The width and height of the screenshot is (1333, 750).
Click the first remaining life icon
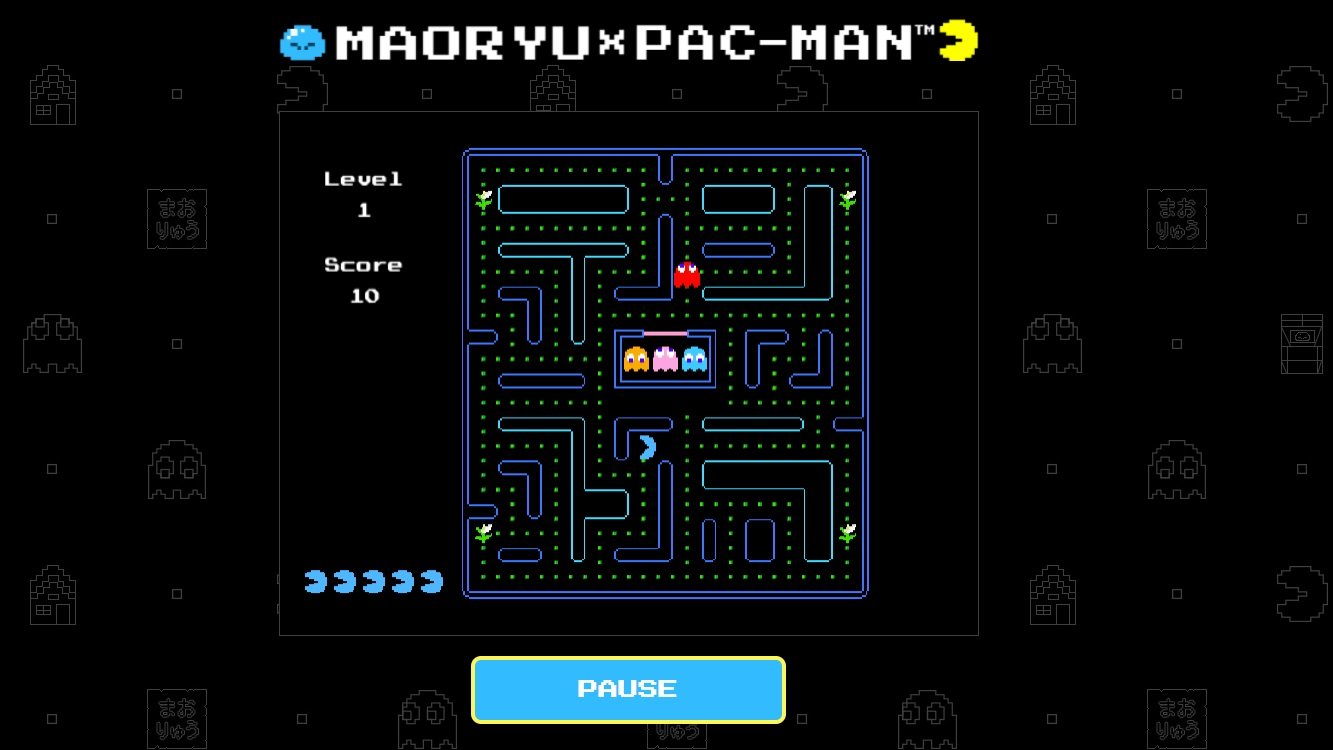(314, 580)
